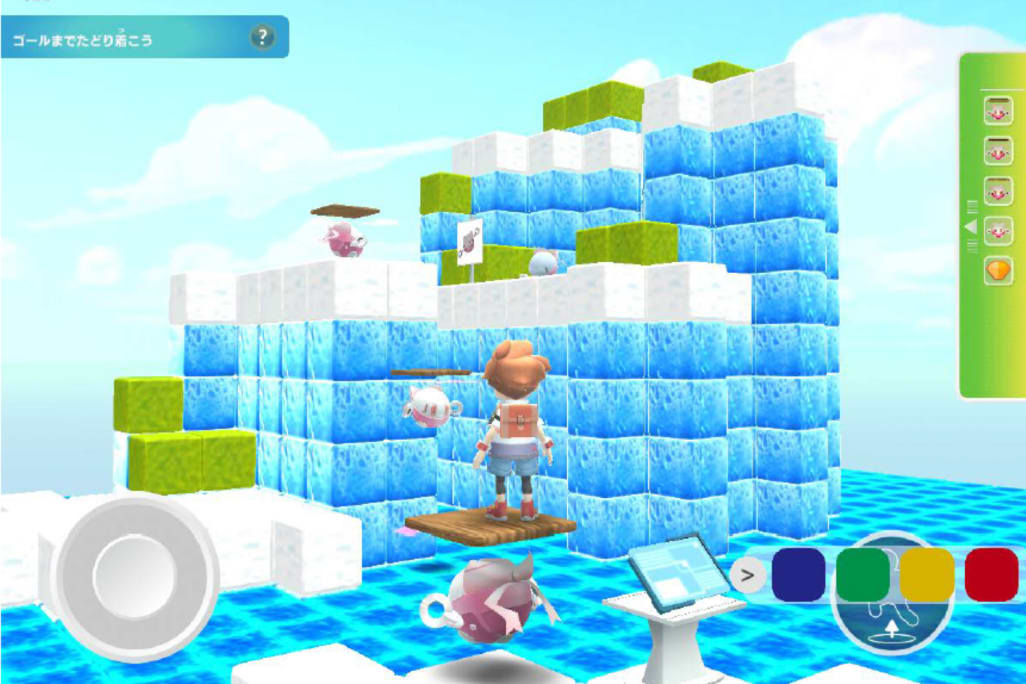The height and width of the screenshot is (684, 1026).
Task: Select the yellow color swatch
Action: coord(927,575)
